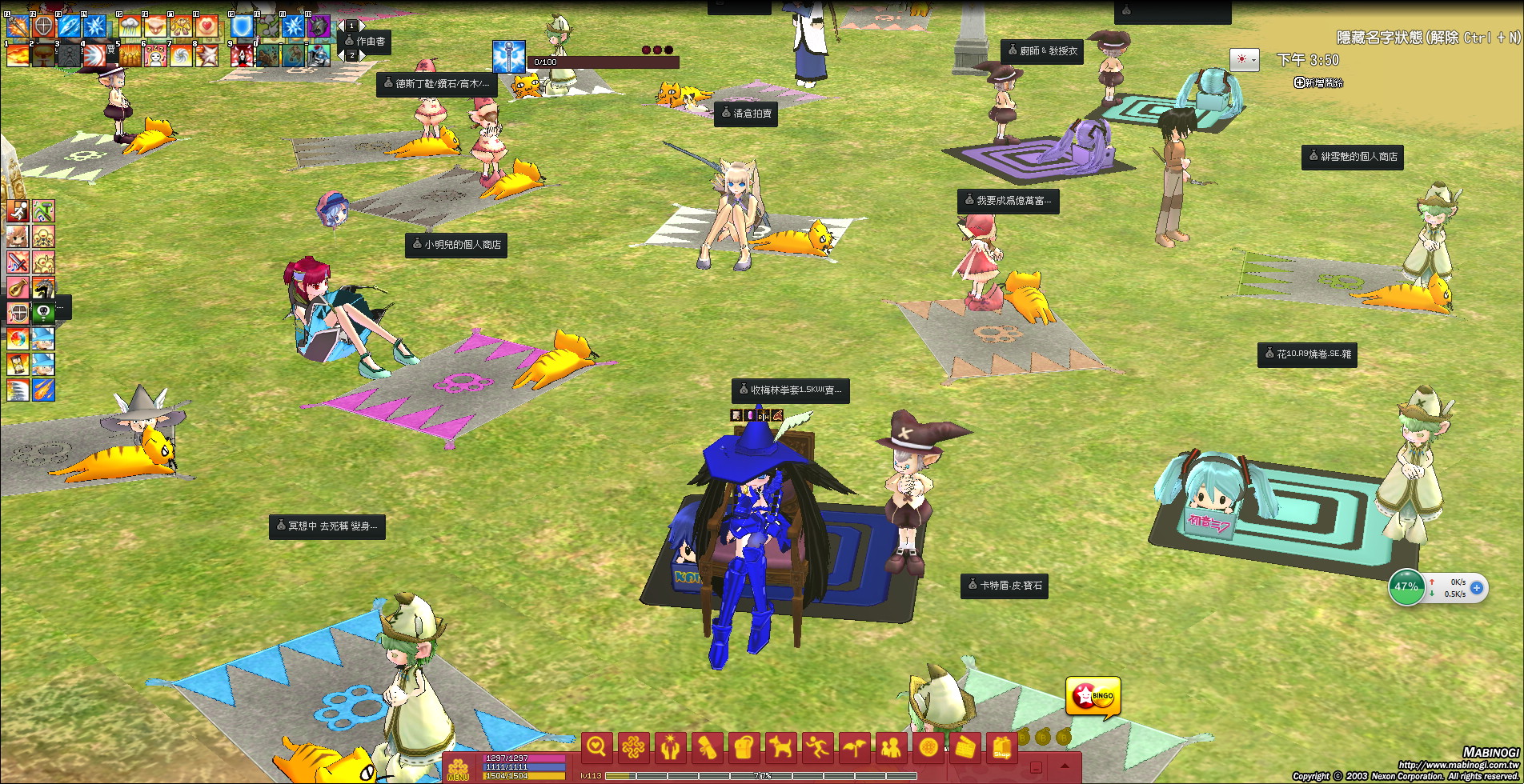Open the weather sun dropdown by clock

1245,60
